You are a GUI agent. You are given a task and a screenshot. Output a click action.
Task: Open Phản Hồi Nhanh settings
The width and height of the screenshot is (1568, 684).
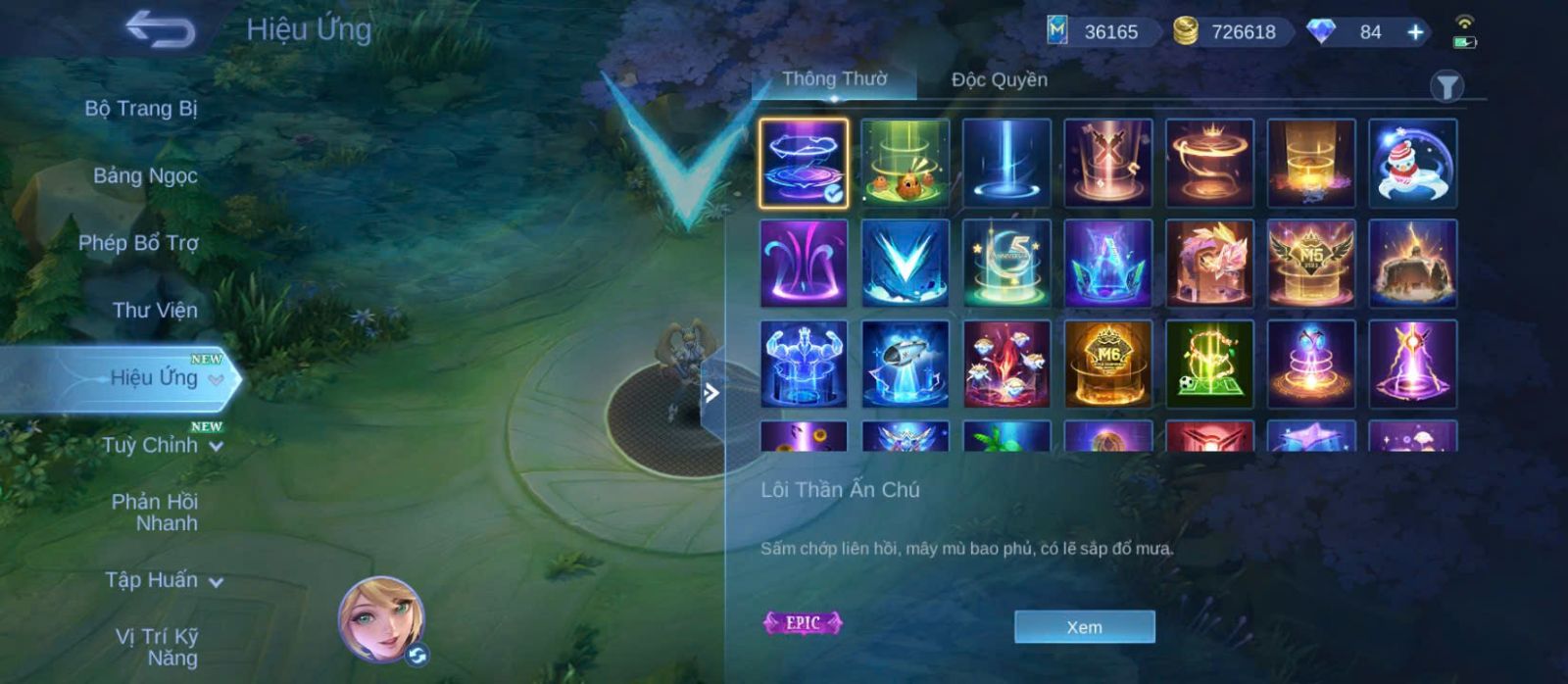155,513
